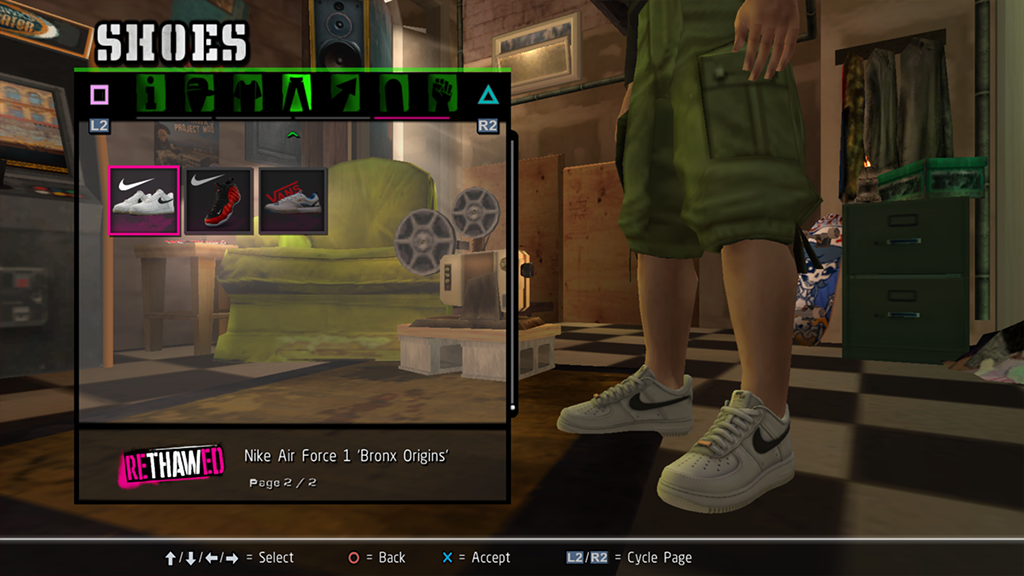1024x576 pixels.
Task: Choose the red and black Nike Foamposite shoes
Action: [x=218, y=200]
